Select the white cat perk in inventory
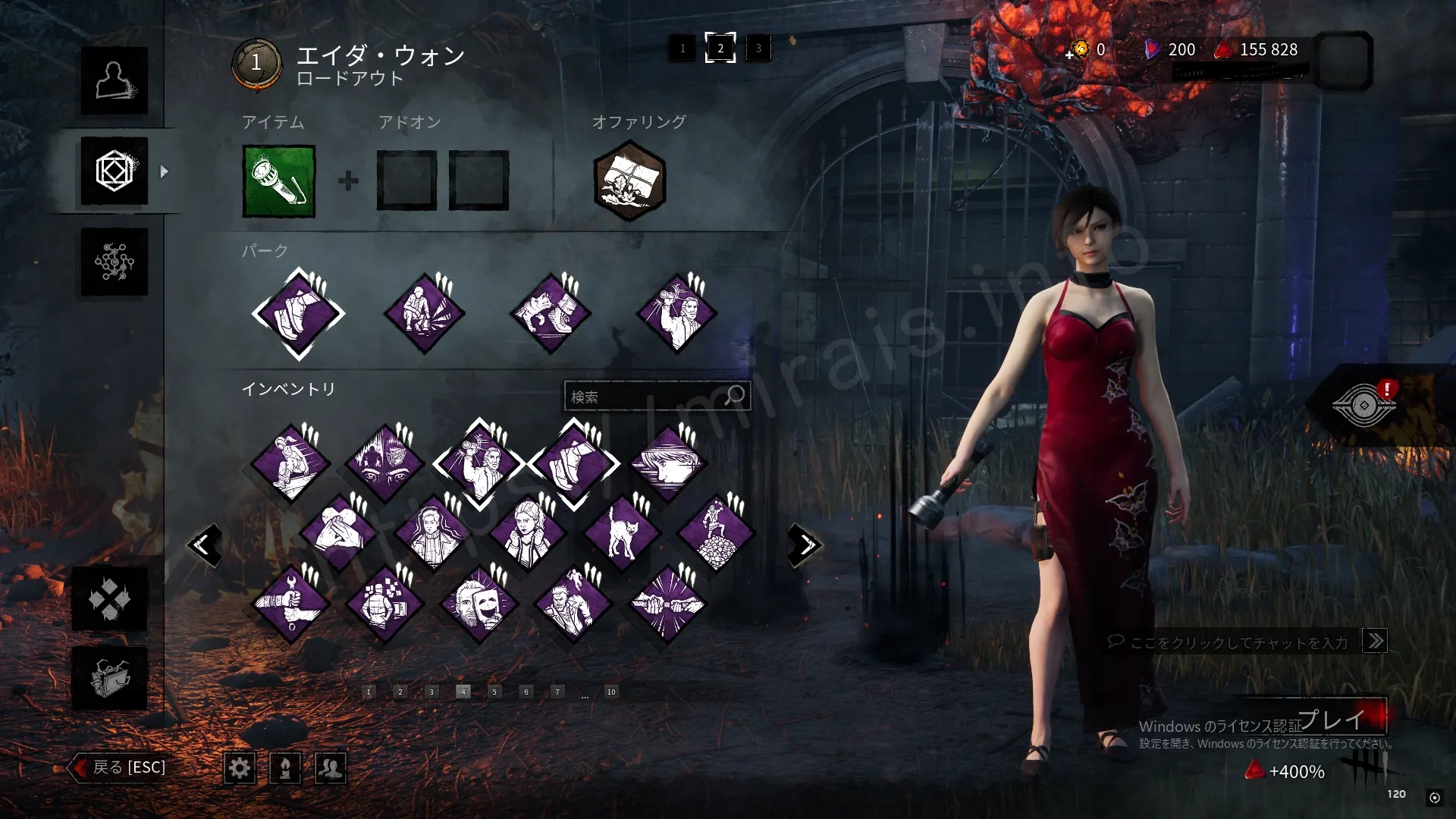 (x=622, y=533)
